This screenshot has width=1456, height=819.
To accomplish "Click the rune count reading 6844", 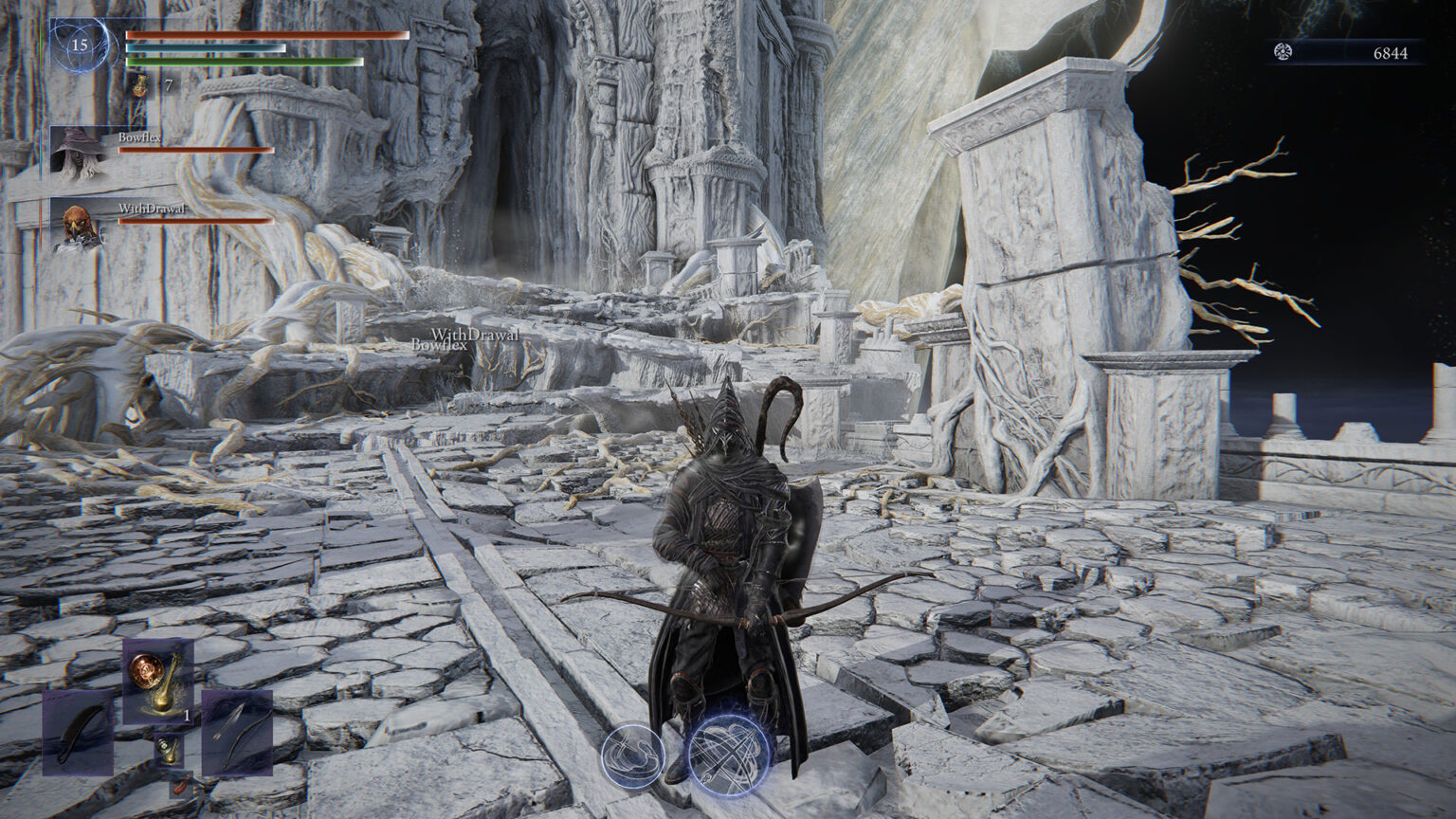I will pyautogui.click(x=1389, y=54).
